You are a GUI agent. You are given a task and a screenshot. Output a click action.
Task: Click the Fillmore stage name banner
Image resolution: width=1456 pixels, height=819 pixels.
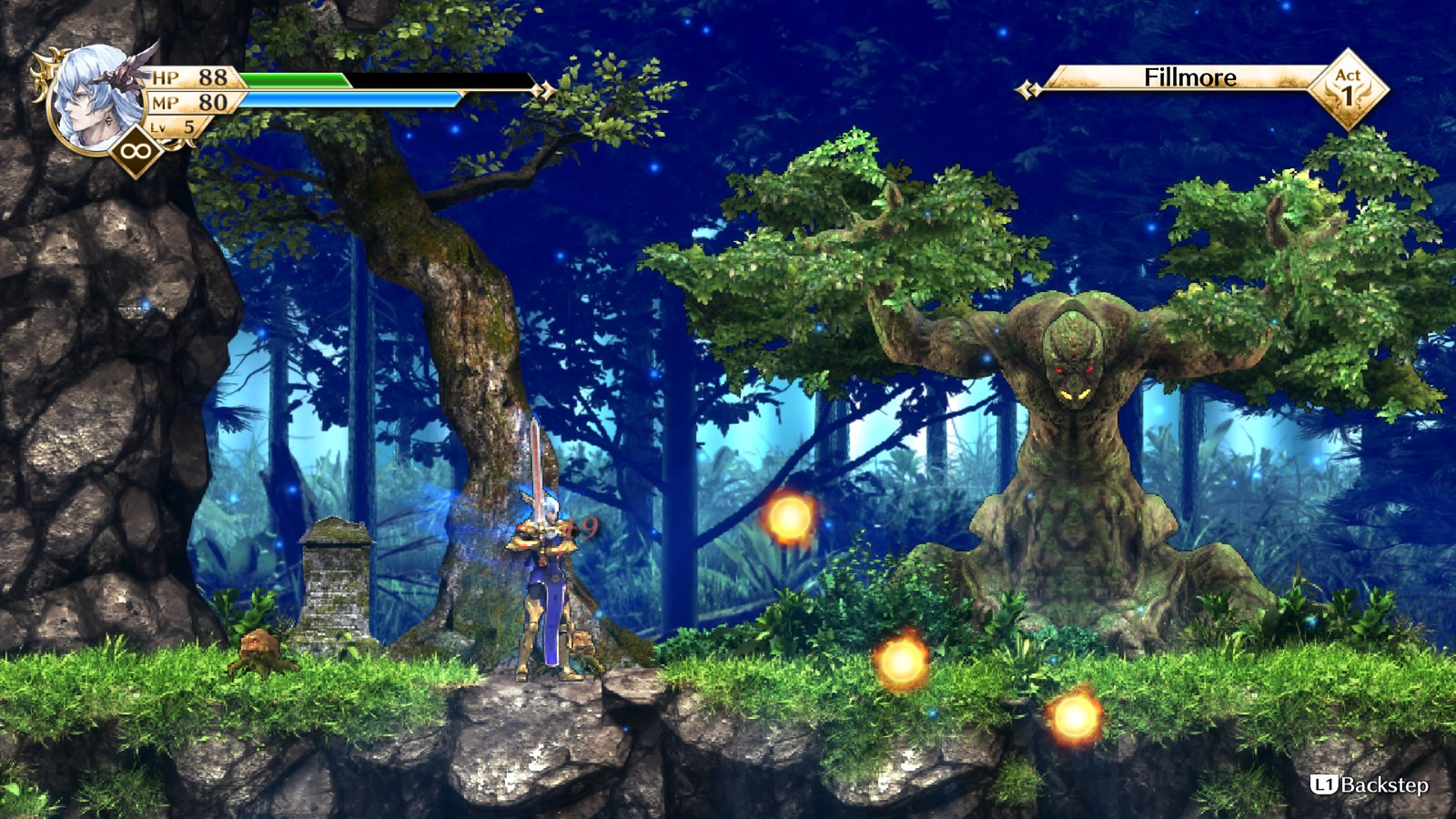tap(1188, 78)
